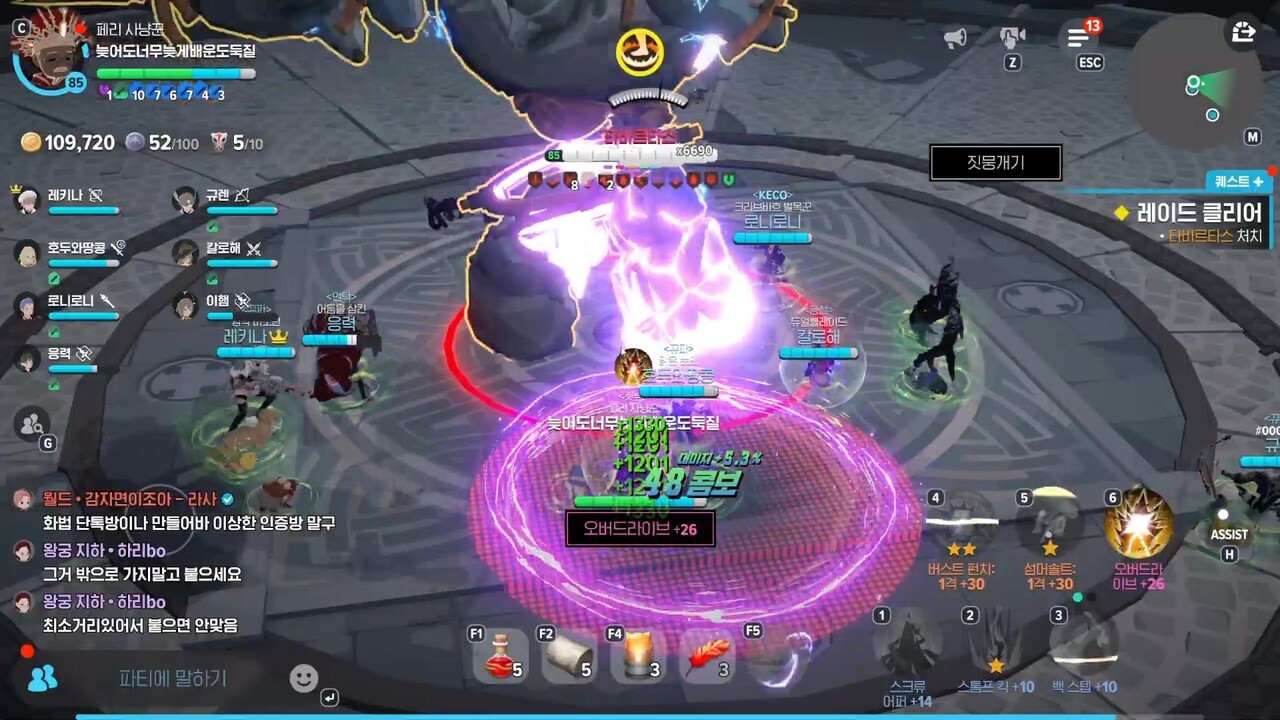Trigger the 섬머솔트 skill
Image resolution: width=1280 pixels, height=720 pixels.
point(1050,522)
